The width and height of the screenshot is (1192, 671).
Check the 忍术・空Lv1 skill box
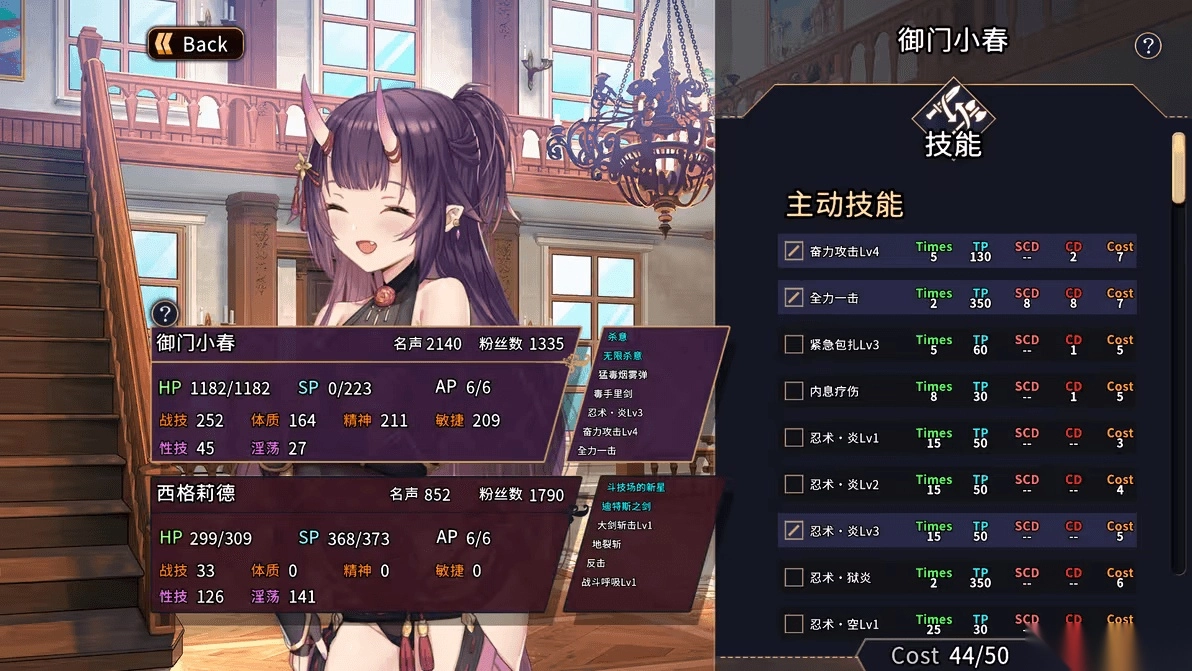(794, 624)
